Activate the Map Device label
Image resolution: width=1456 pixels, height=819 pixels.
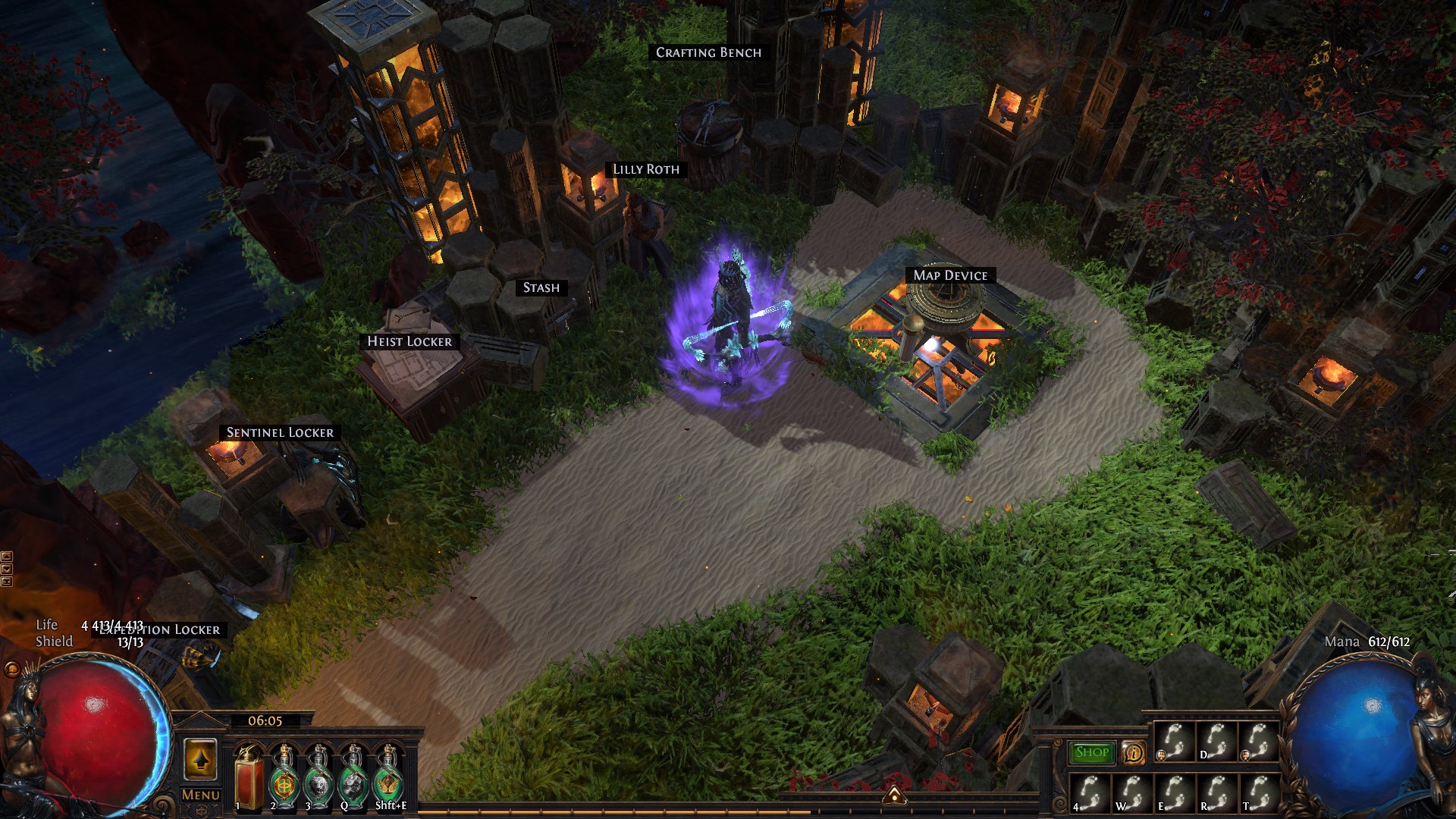pyautogui.click(x=950, y=275)
